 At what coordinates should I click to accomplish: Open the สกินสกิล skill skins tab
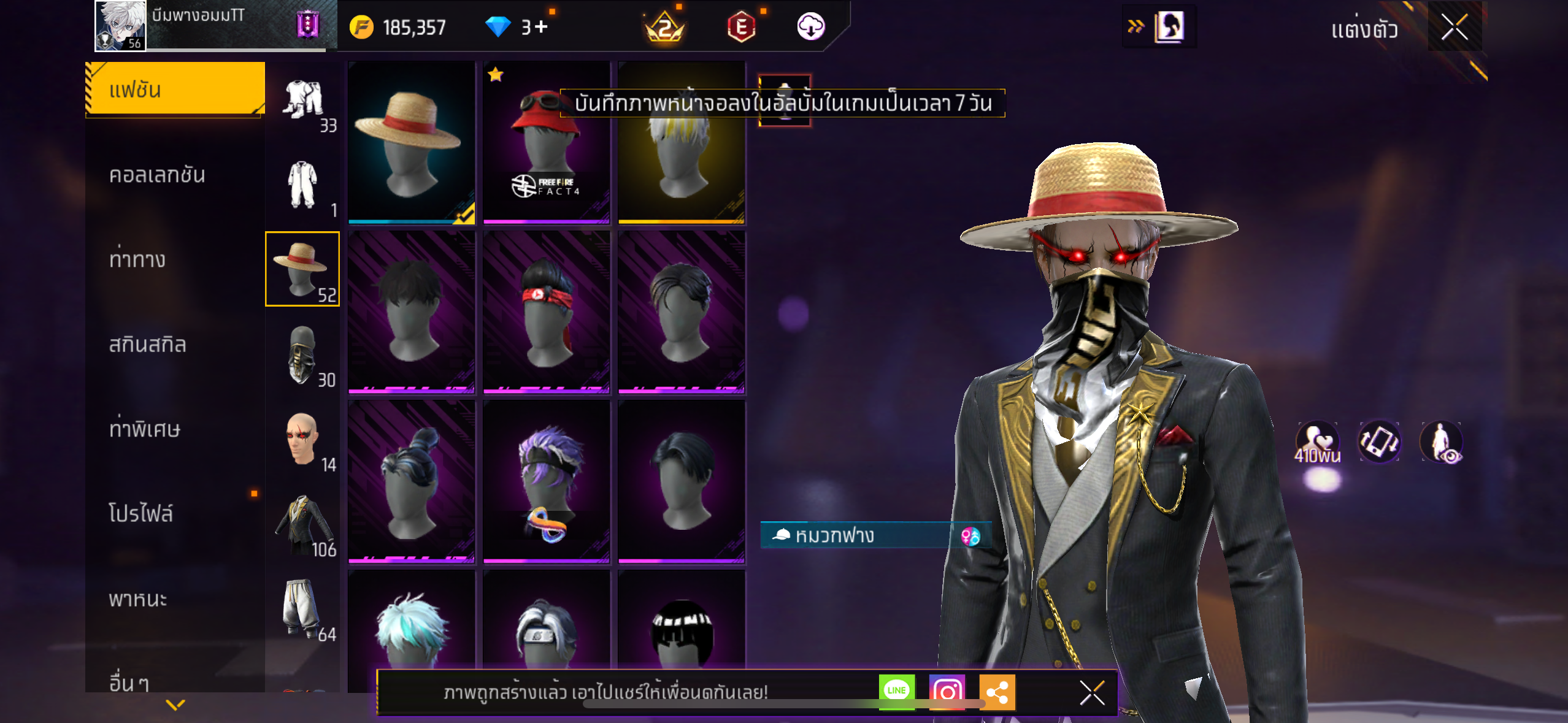point(147,344)
